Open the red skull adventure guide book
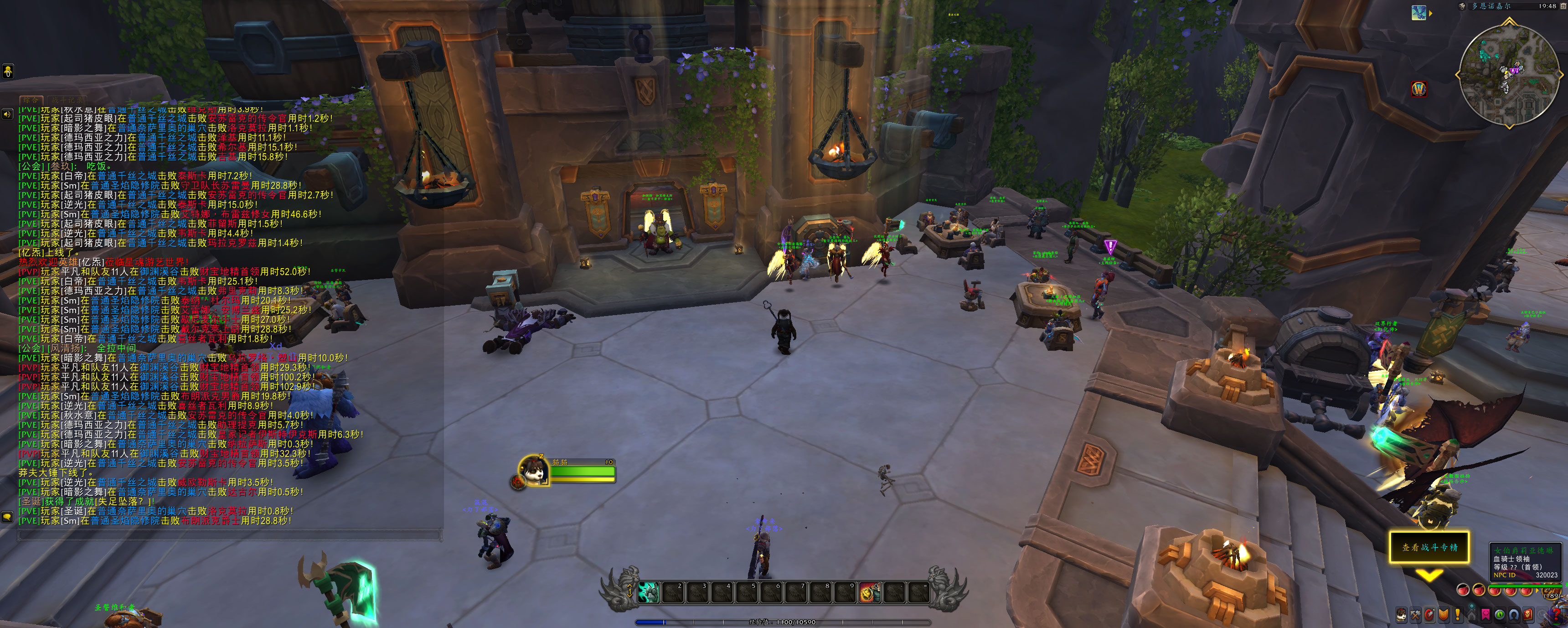1568x628 pixels. click(1527, 615)
